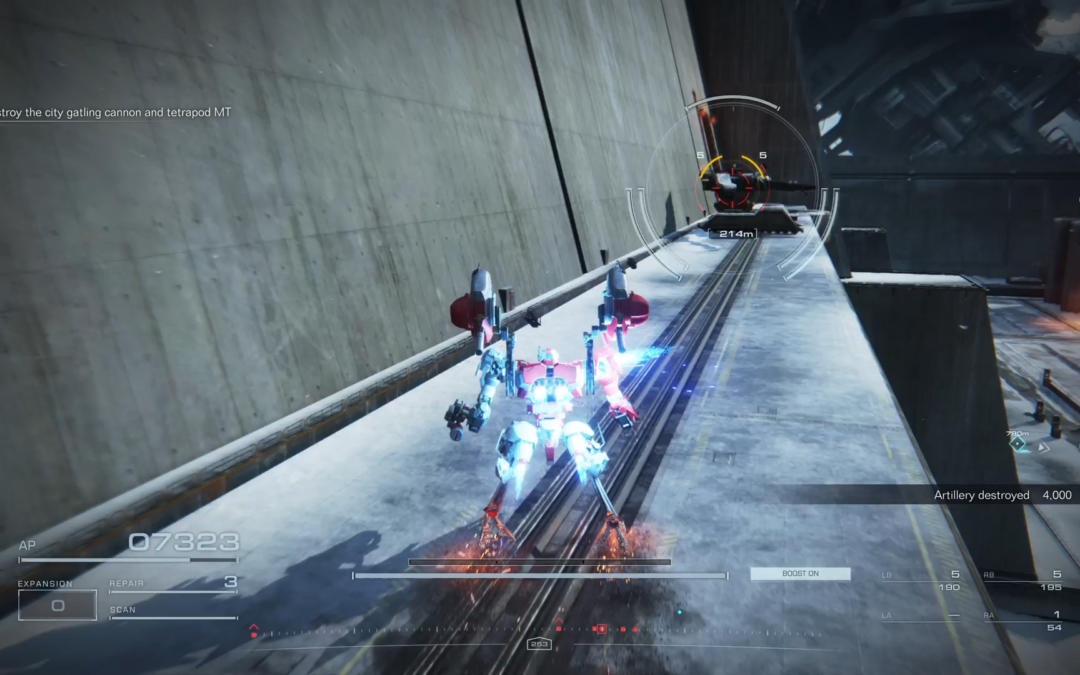Choose the RA weapon slot
This screenshot has height=675, width=1080.
click(1022, 621)
